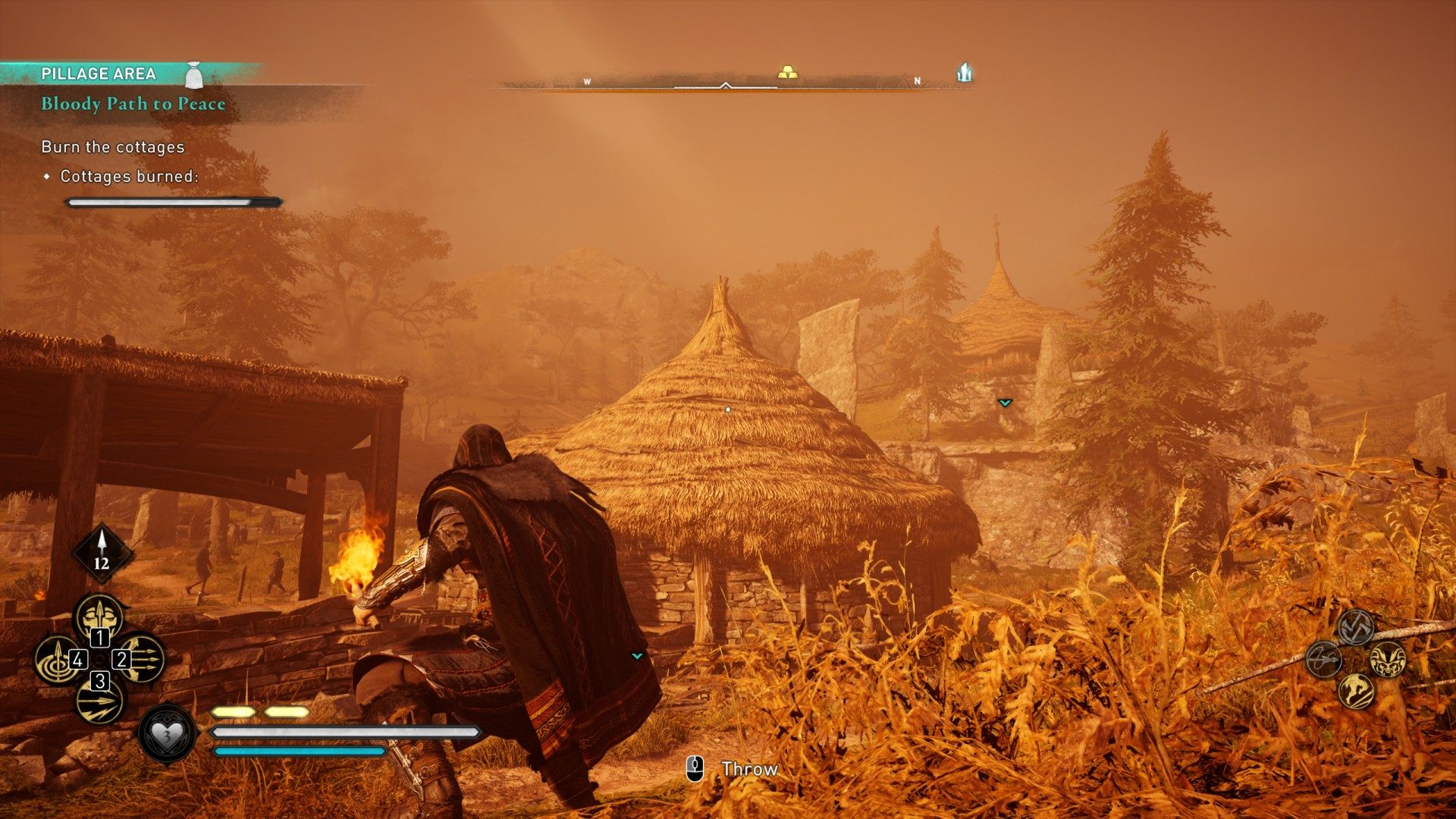Image resolution: width=1456 pixels, height=819 pixels.
Task: Click the Pillage Area loot sack icon
Action: point(195,74)
